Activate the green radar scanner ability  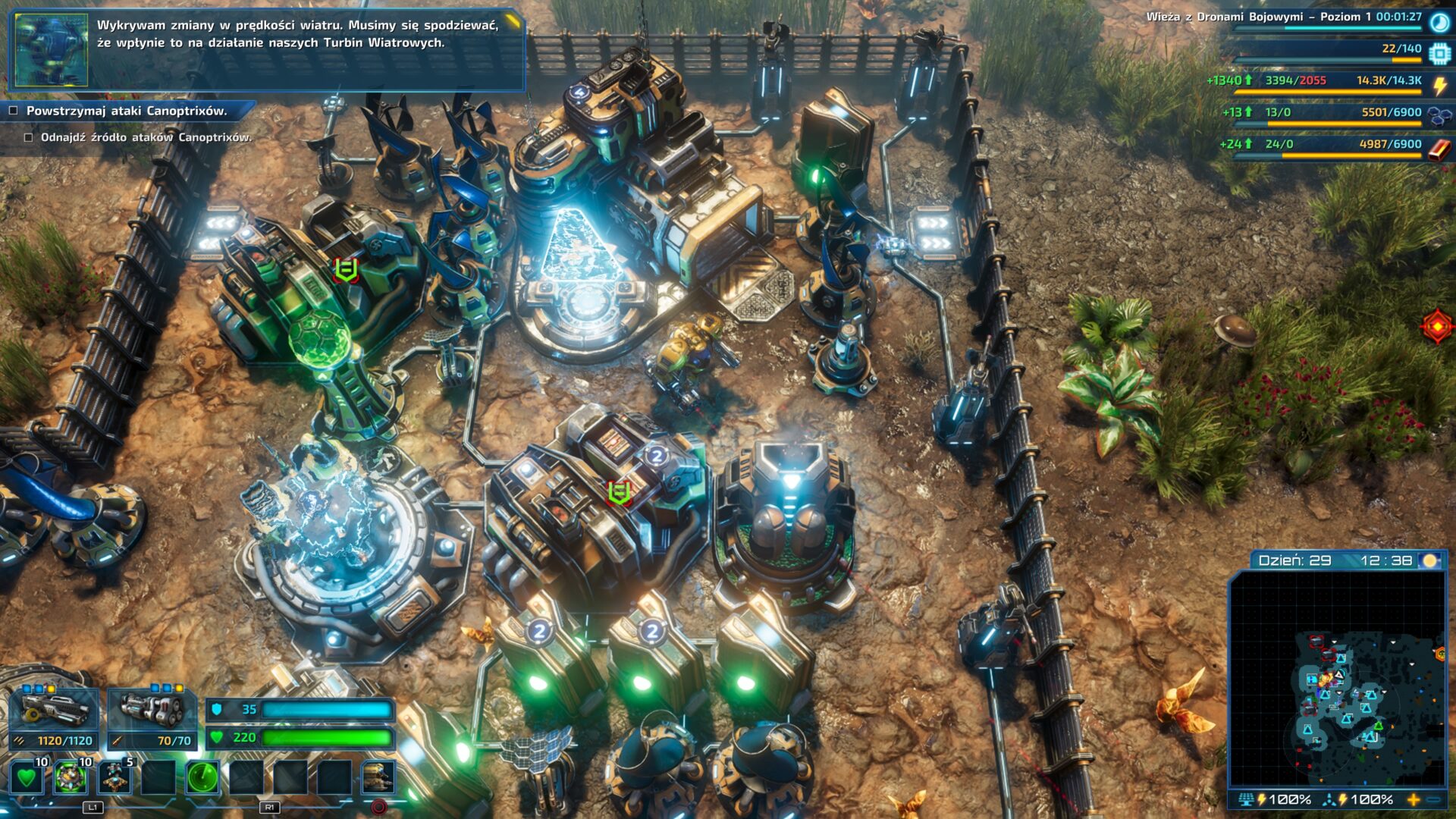(x=202, y=777)
